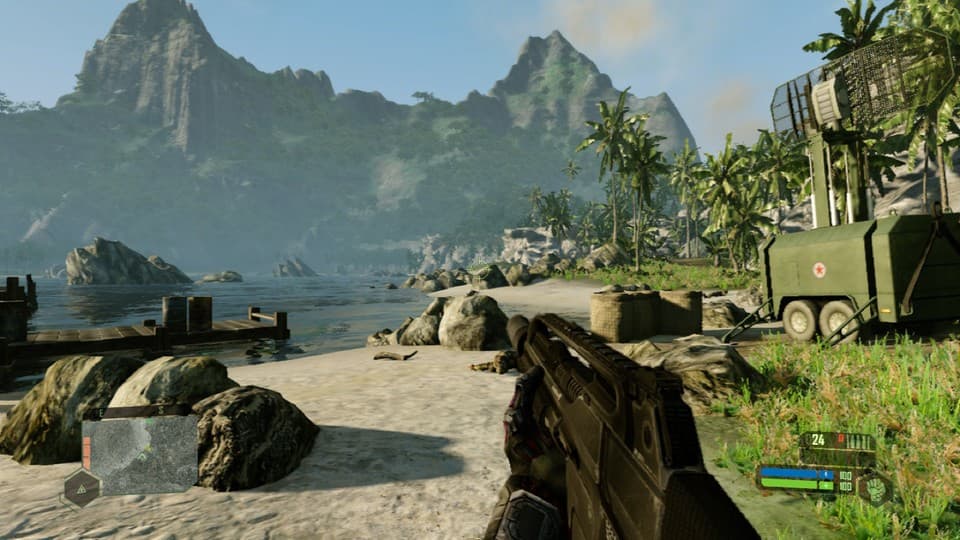Select the hexagon triangle icon beside the minimap
960x540 pixels.
[x=81, y=489]
